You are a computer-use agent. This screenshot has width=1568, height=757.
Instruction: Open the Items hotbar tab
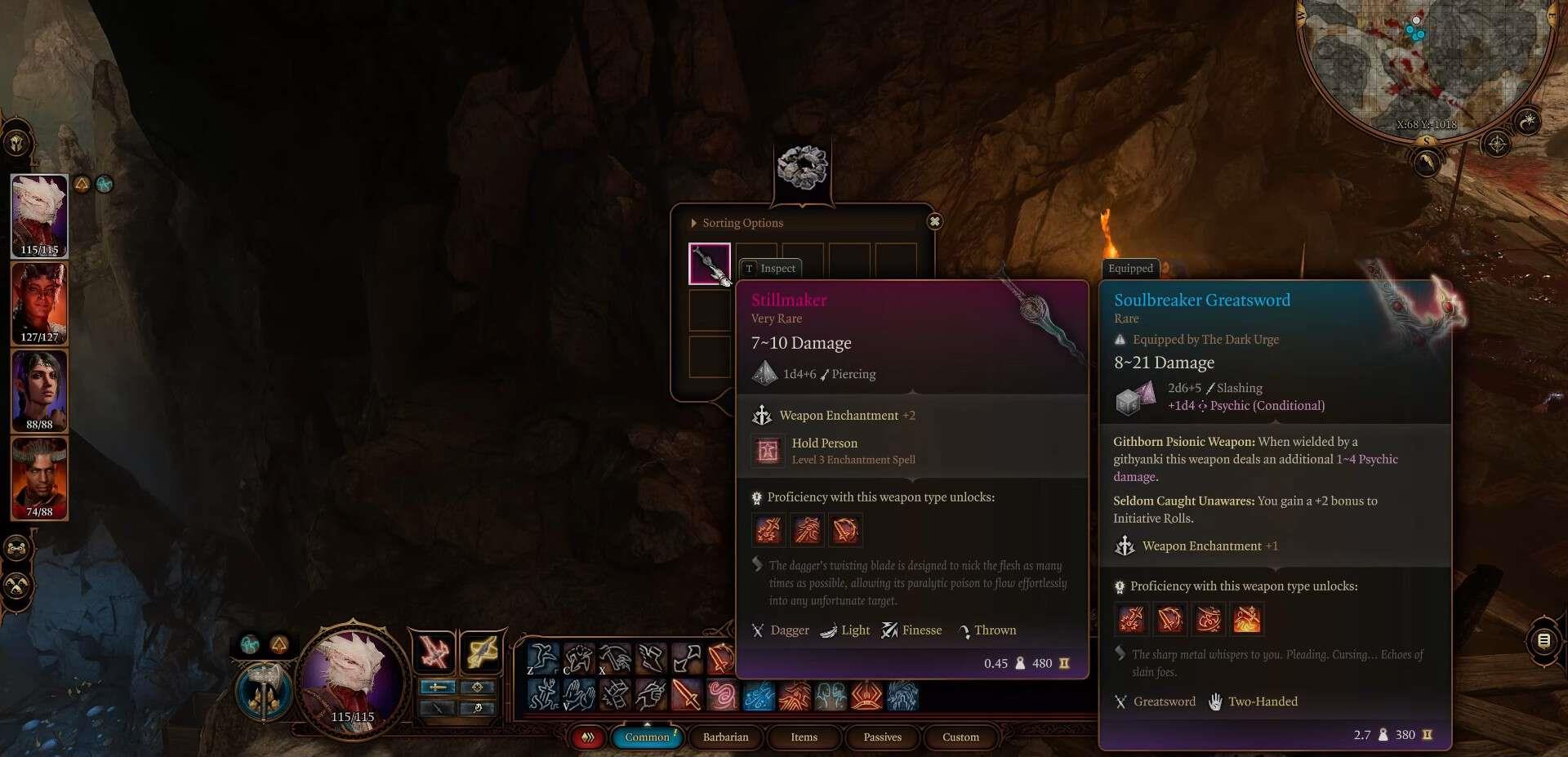pyautogui.click(x=804, y=737)
